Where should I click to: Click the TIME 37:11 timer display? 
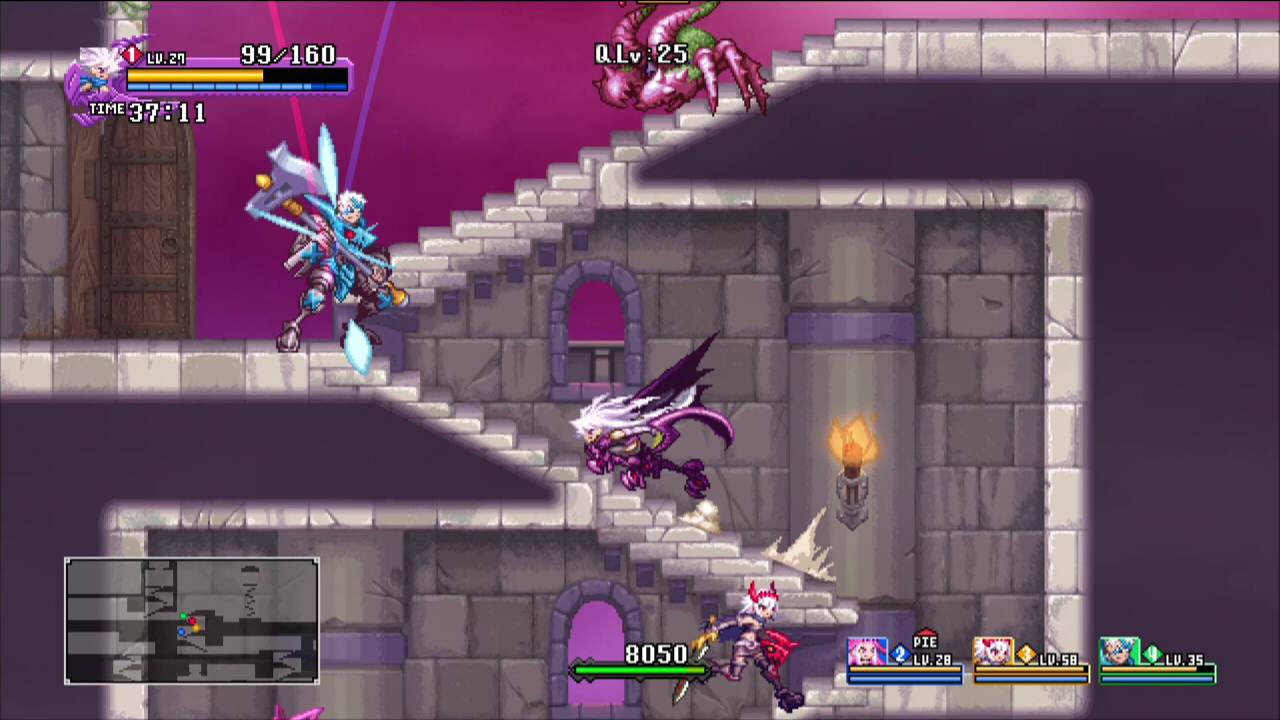[145, 113]
